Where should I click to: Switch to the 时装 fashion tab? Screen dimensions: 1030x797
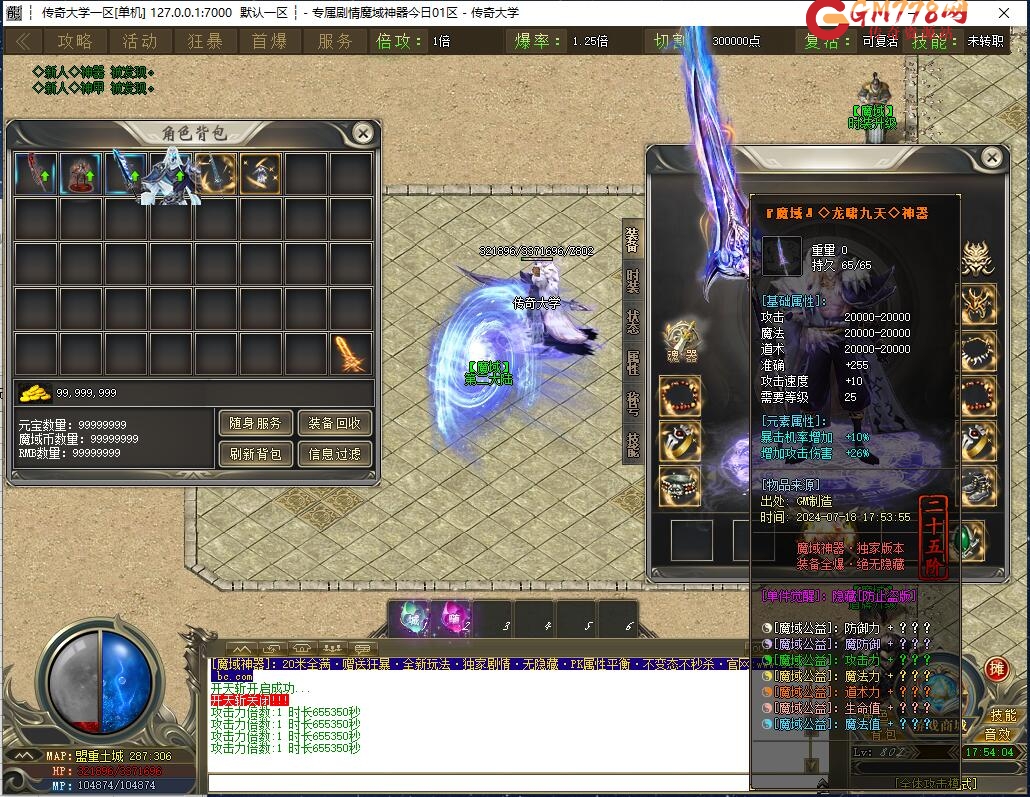[633, 279]
